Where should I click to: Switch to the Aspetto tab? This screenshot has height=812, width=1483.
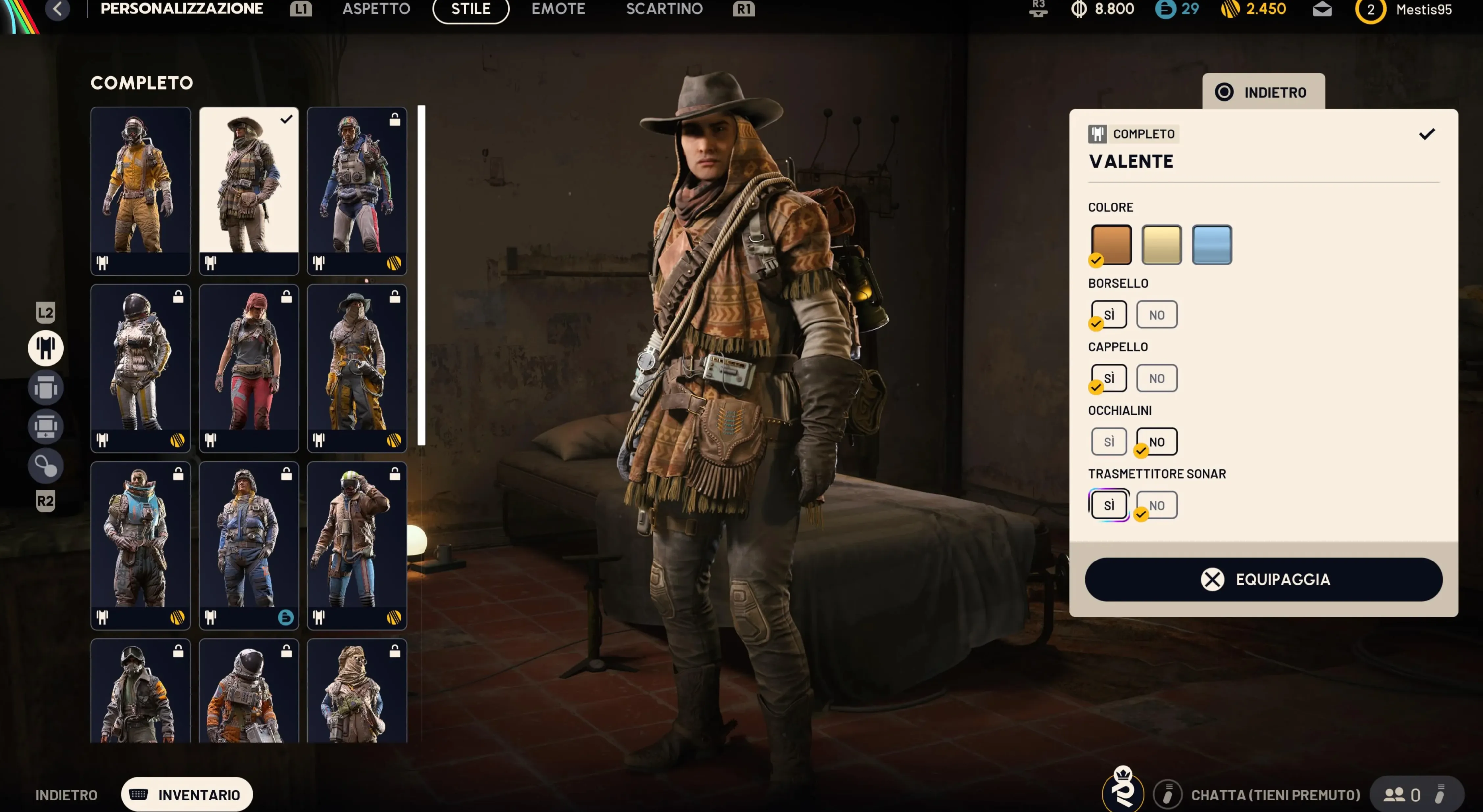click(376, 9)
